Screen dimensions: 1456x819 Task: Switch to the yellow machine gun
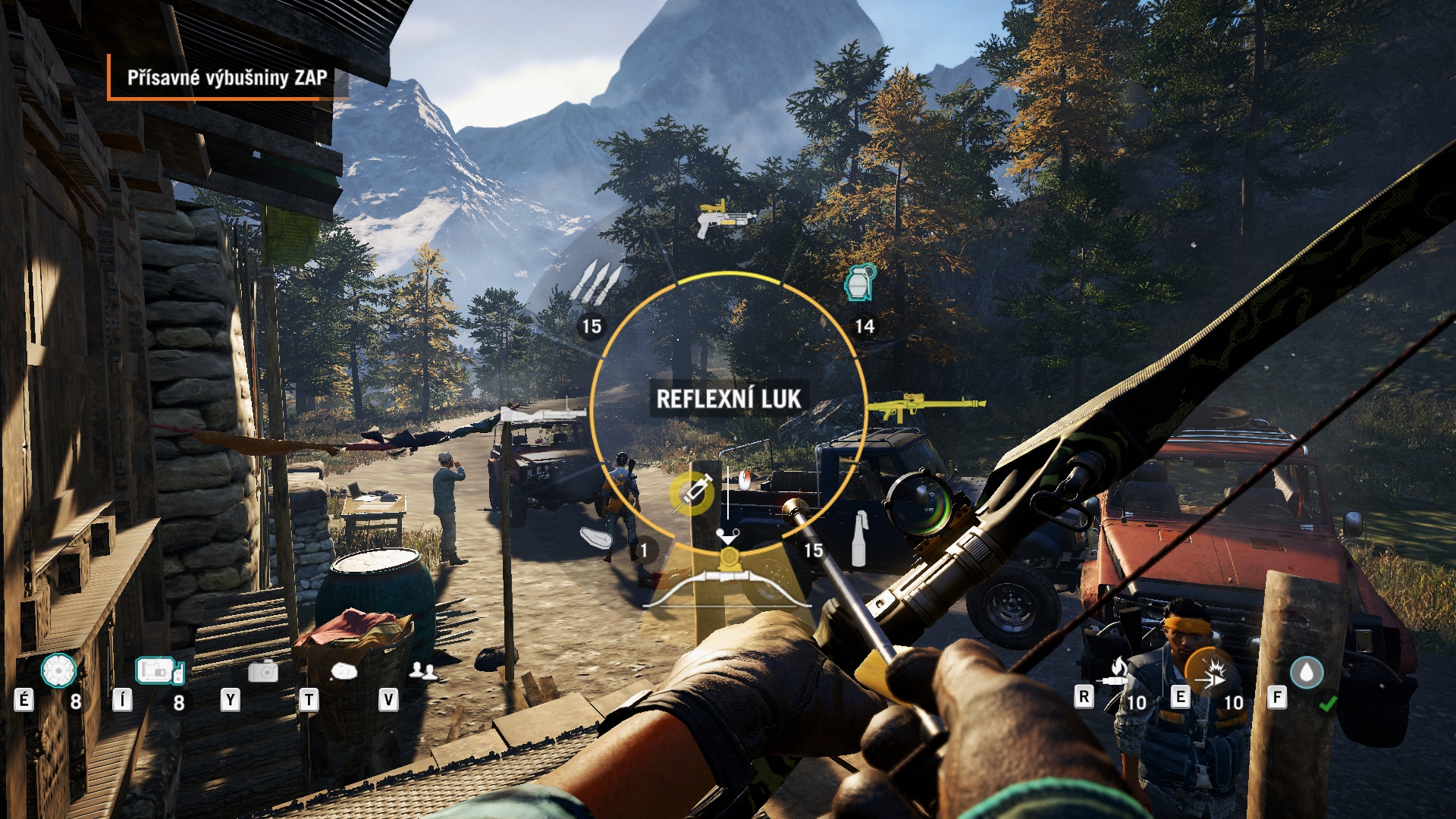coord(926,406)
